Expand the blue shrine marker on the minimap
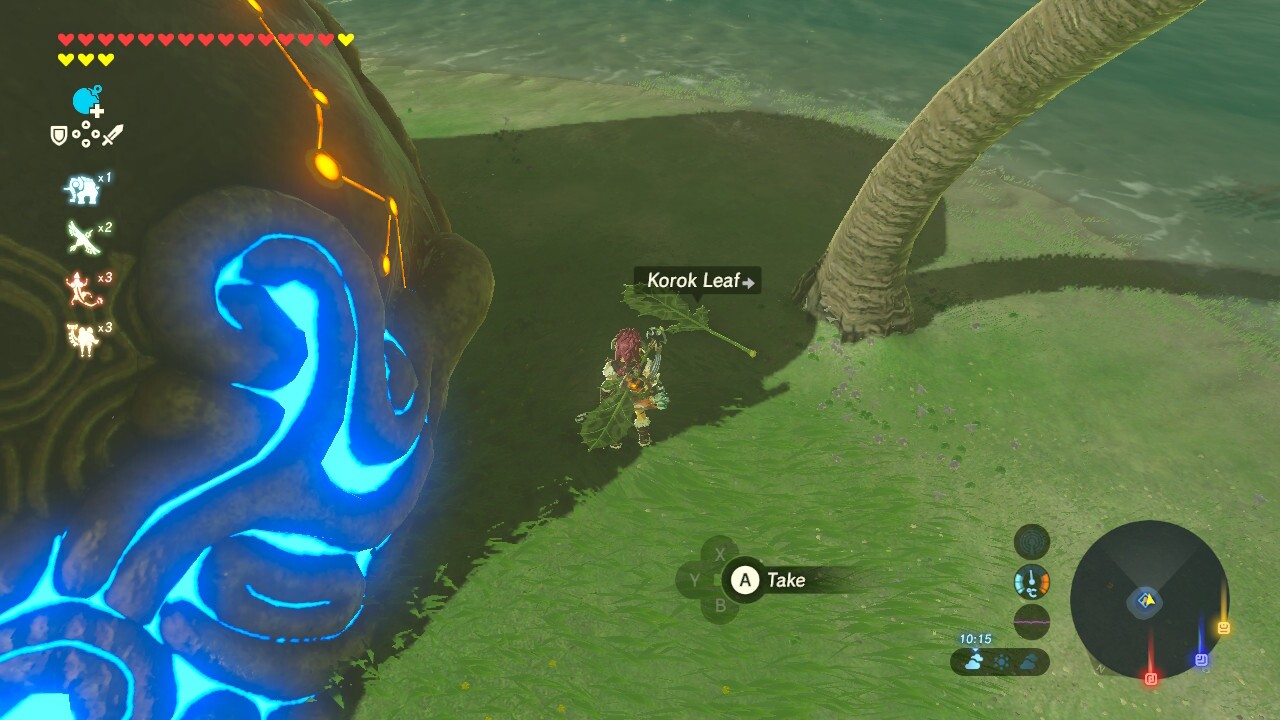Screen dimensions: 1280x720 pyautogui.click(x=1201, y=658)
